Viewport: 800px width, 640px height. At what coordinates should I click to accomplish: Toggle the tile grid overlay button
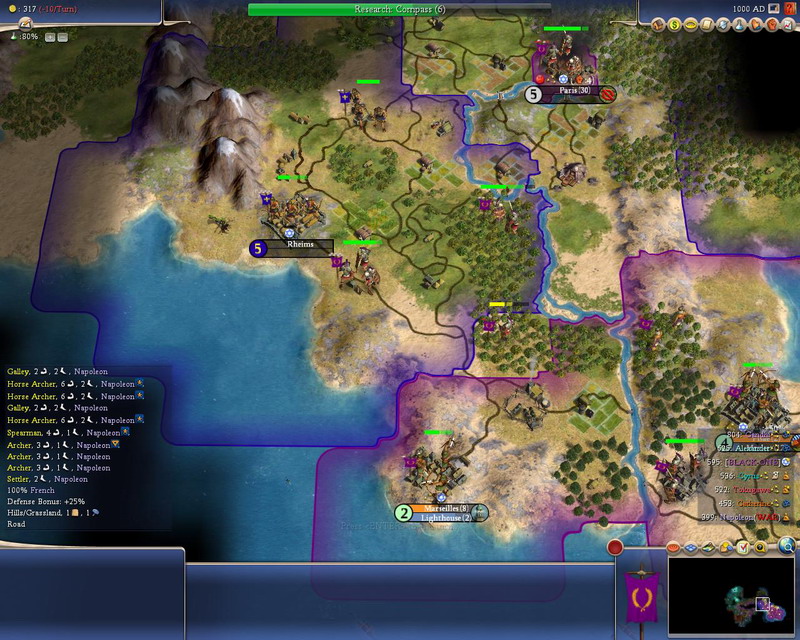[689, 548]
